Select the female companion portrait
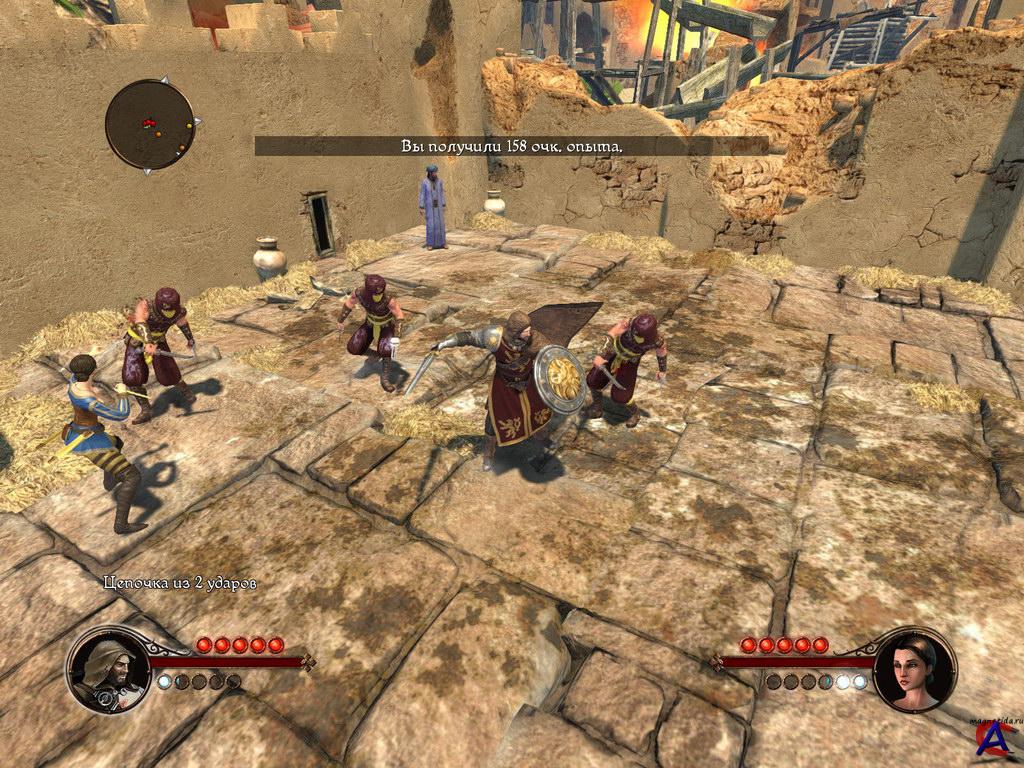The image size is (1024, 768). tap(914, 670)
